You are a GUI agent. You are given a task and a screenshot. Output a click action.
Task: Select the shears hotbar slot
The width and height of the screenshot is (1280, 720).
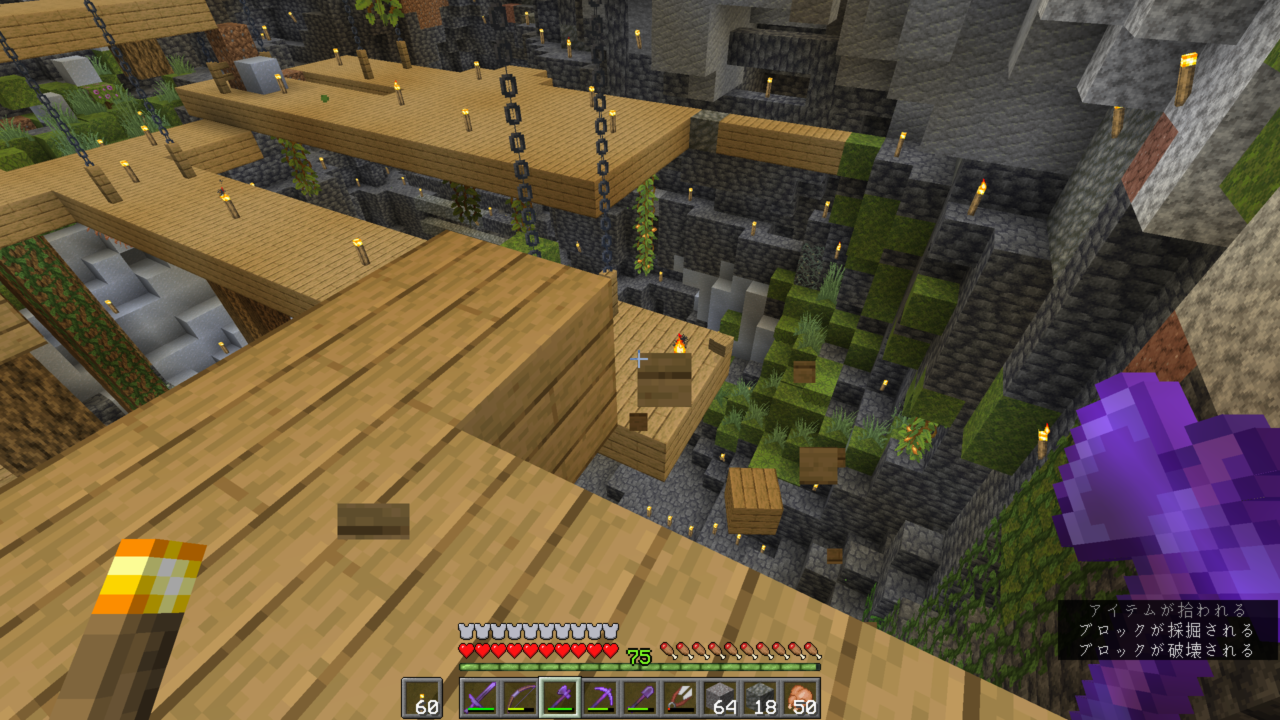[x=679, y=698]
